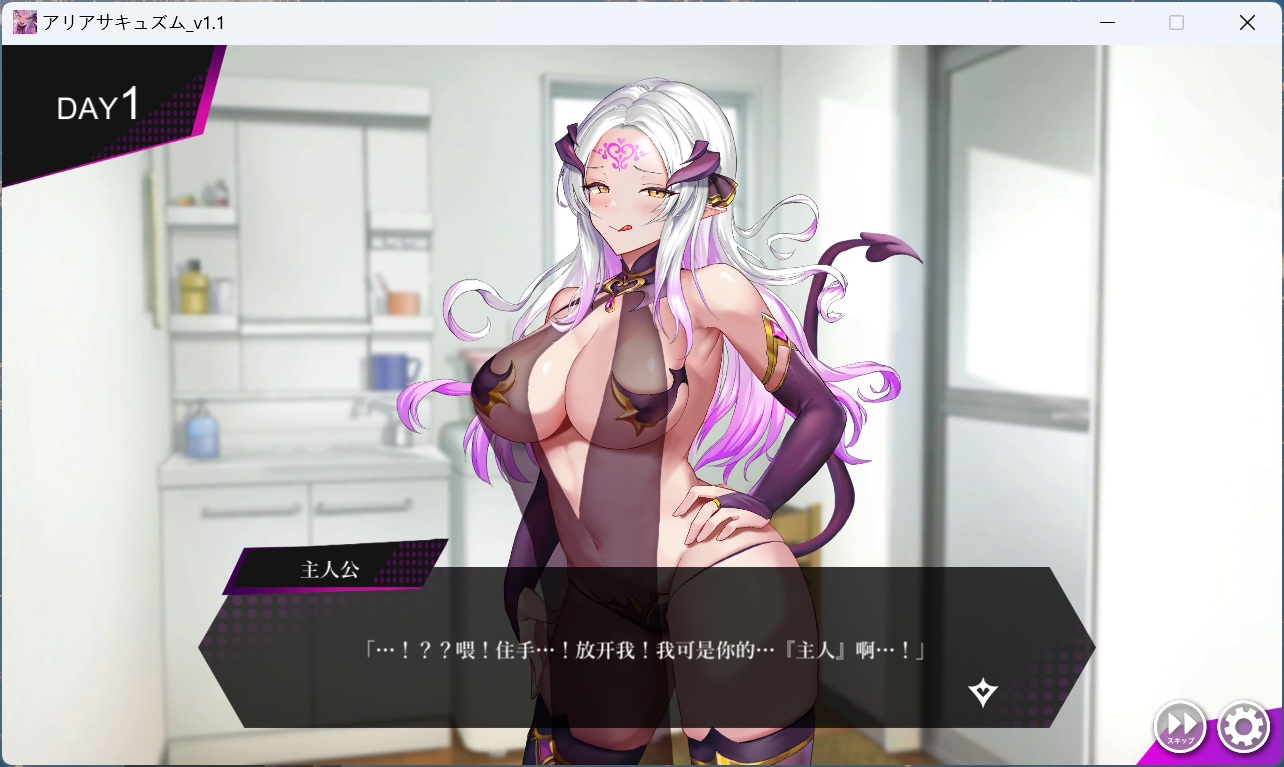Click the gear cog to open game options
The width and height of the screenshot is (1284, 767).
tap(1243, 727)
